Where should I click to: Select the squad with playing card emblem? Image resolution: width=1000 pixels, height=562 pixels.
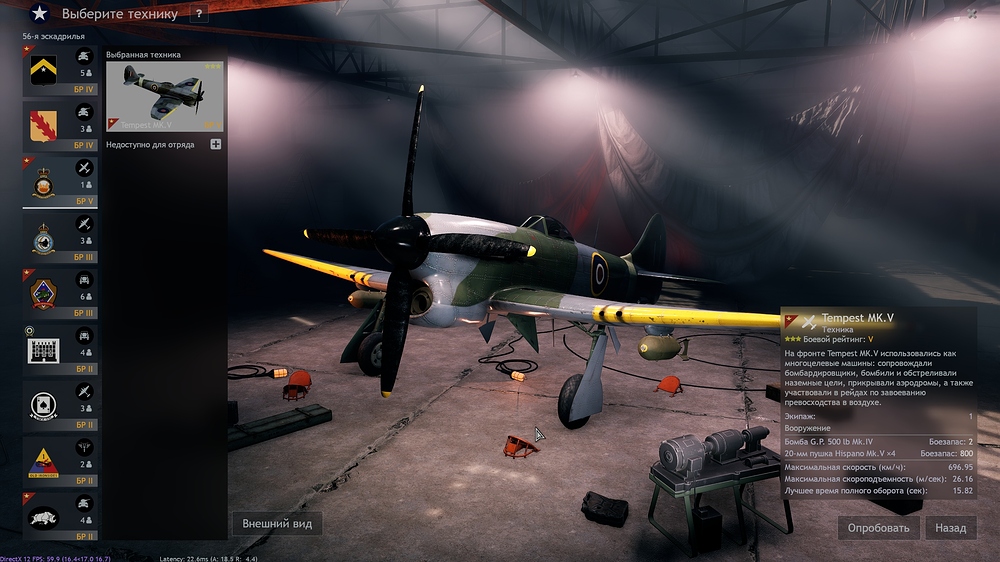tap(62, 406)
